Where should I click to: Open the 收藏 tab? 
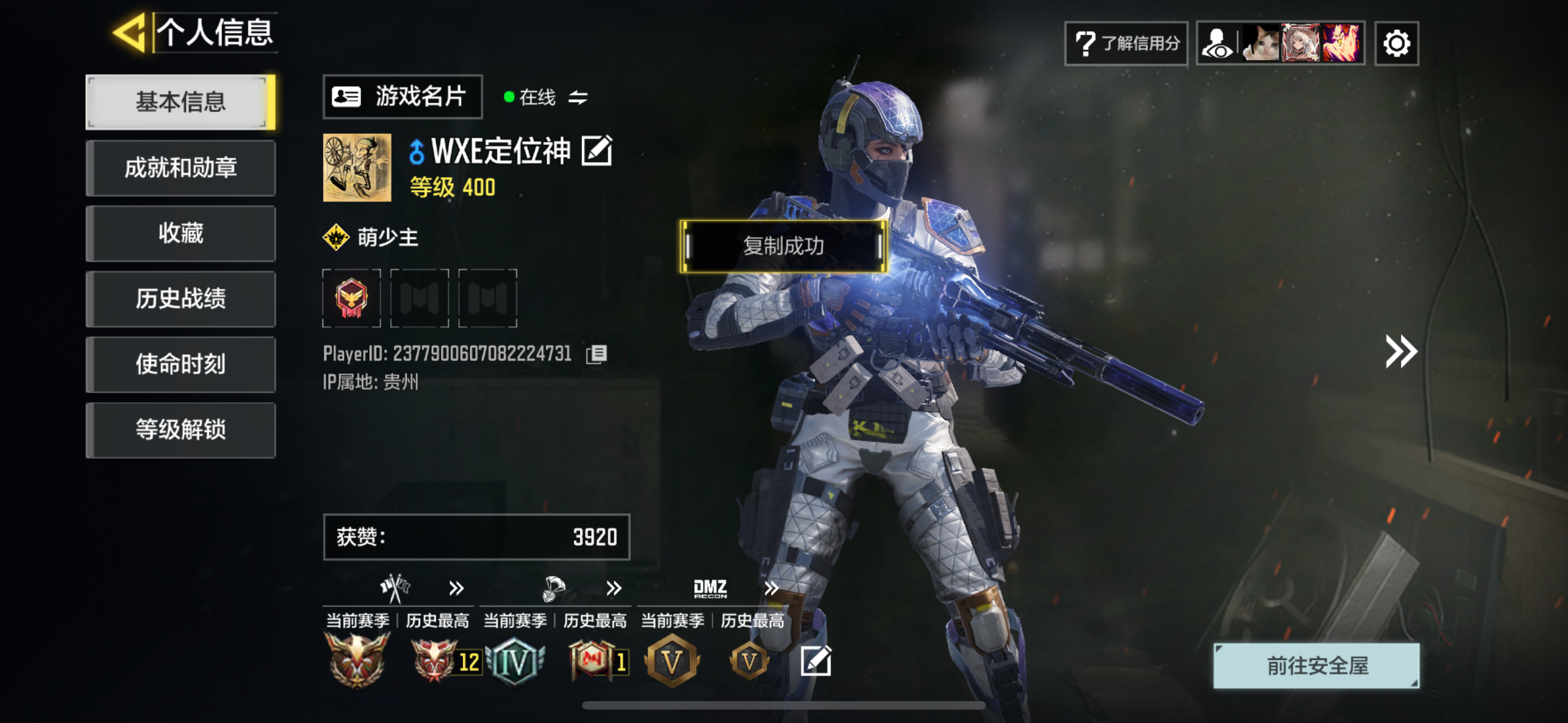(x=180, y=233)
